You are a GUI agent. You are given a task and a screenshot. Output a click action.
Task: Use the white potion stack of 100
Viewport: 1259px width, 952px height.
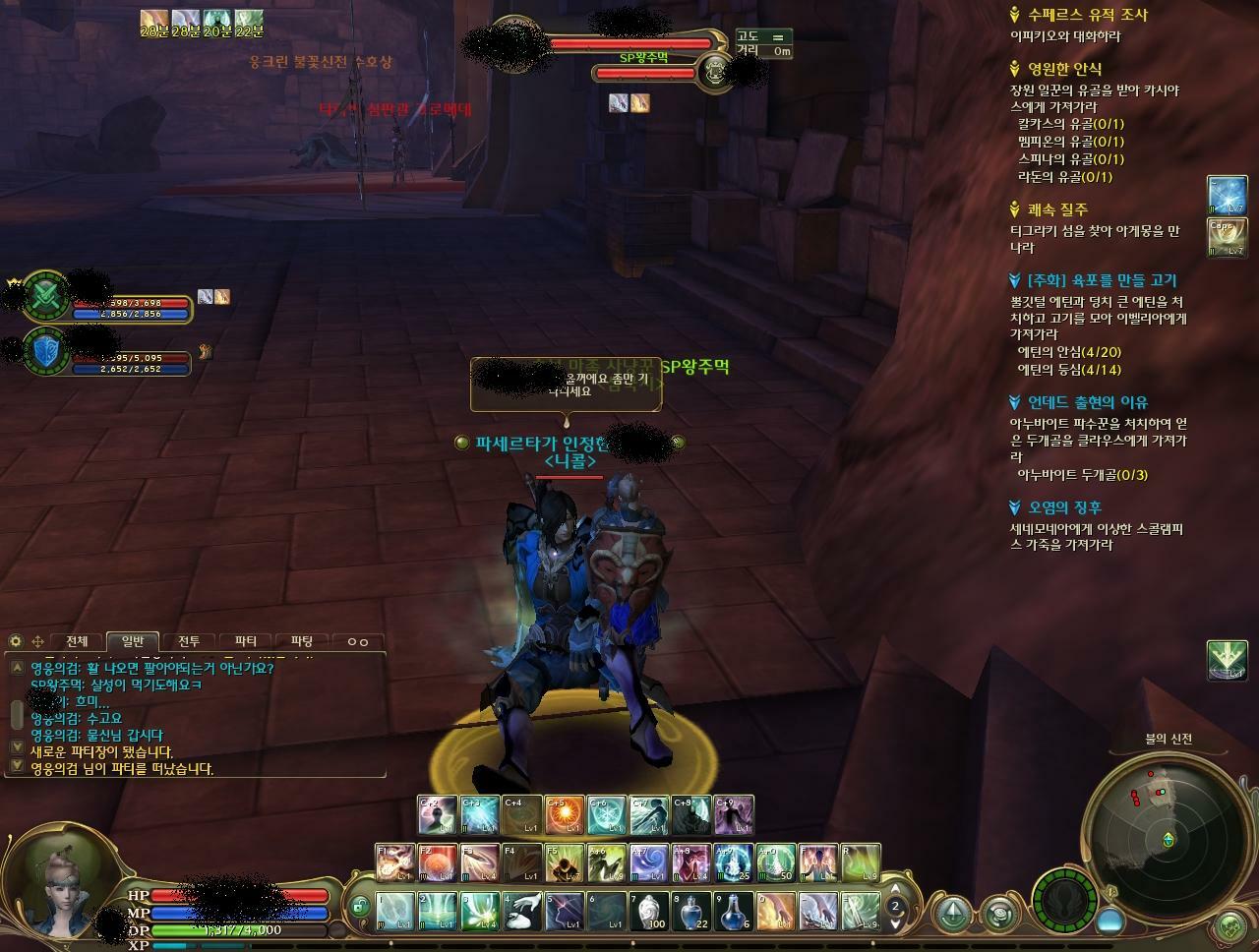coord(649,912)
